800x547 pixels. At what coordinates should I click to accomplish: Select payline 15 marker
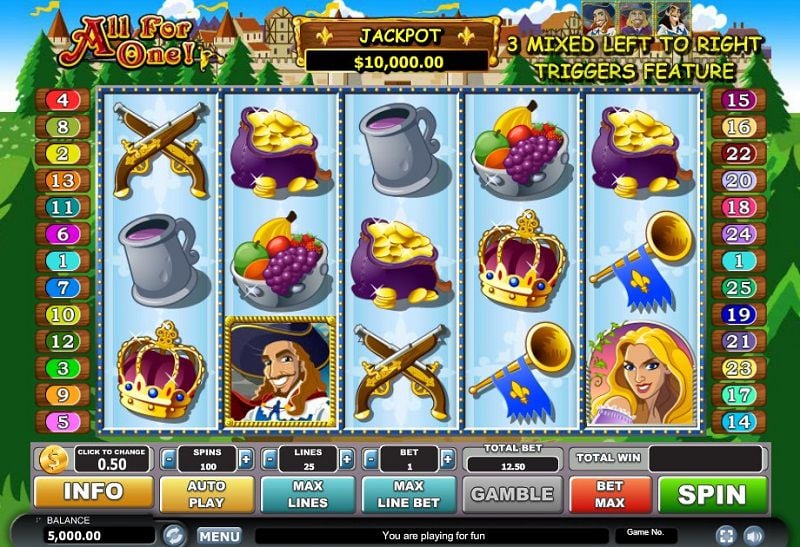[x=738, y=100]
